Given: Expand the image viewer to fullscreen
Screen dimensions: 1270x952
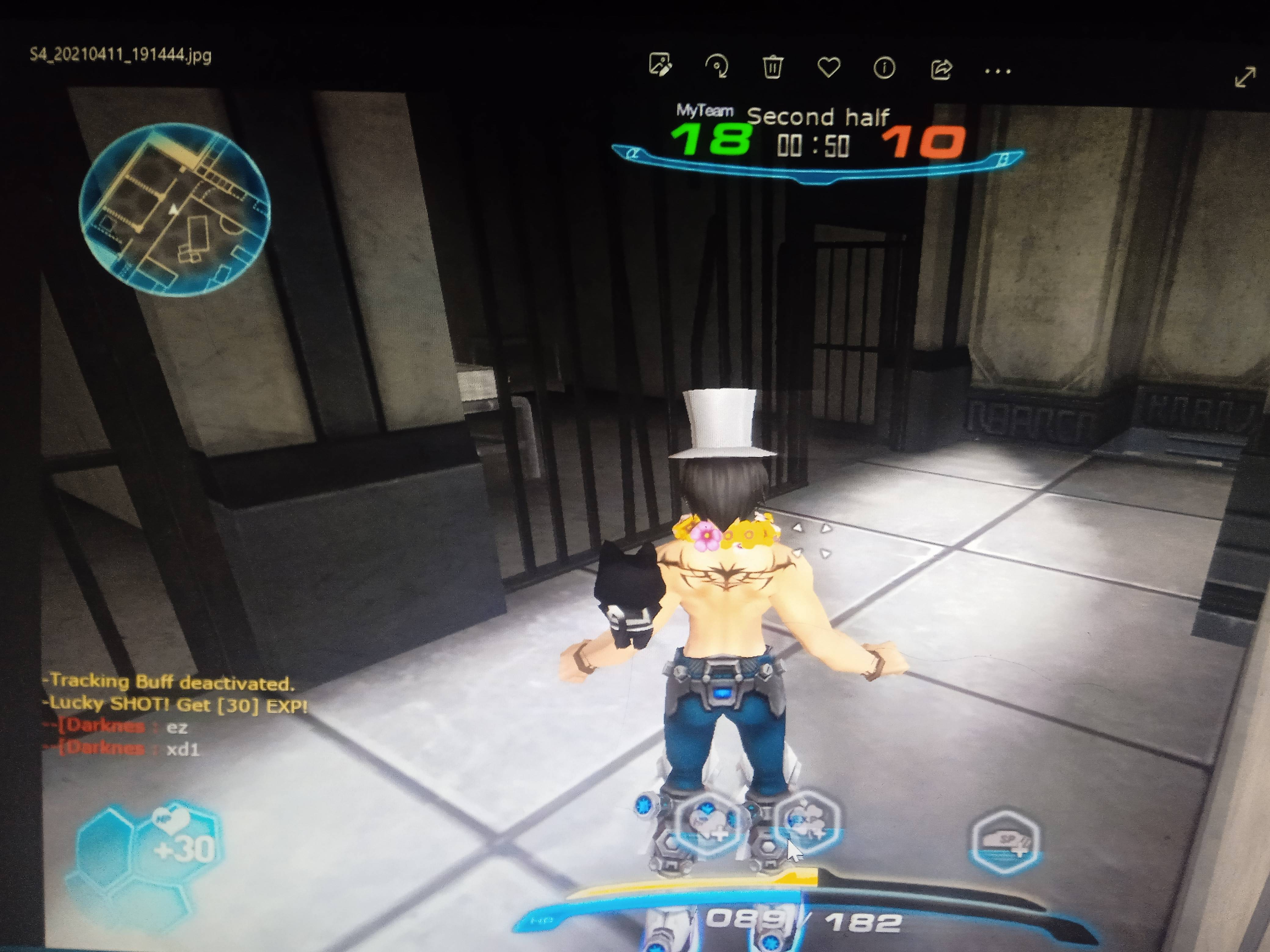Looking at the screenshot, I should click(1245, 77).
